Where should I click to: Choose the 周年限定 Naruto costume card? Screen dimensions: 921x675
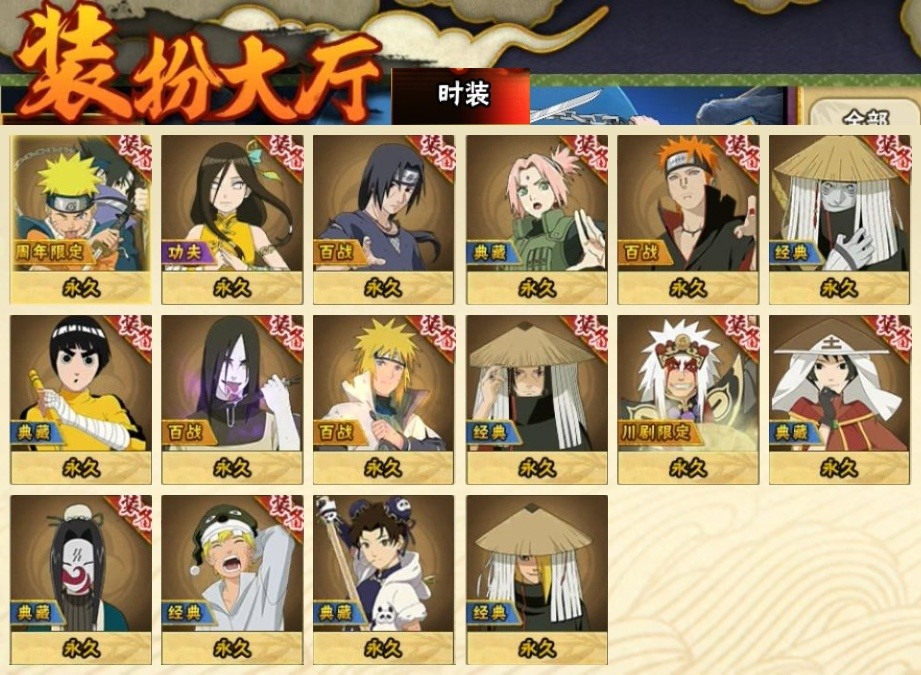81,219
